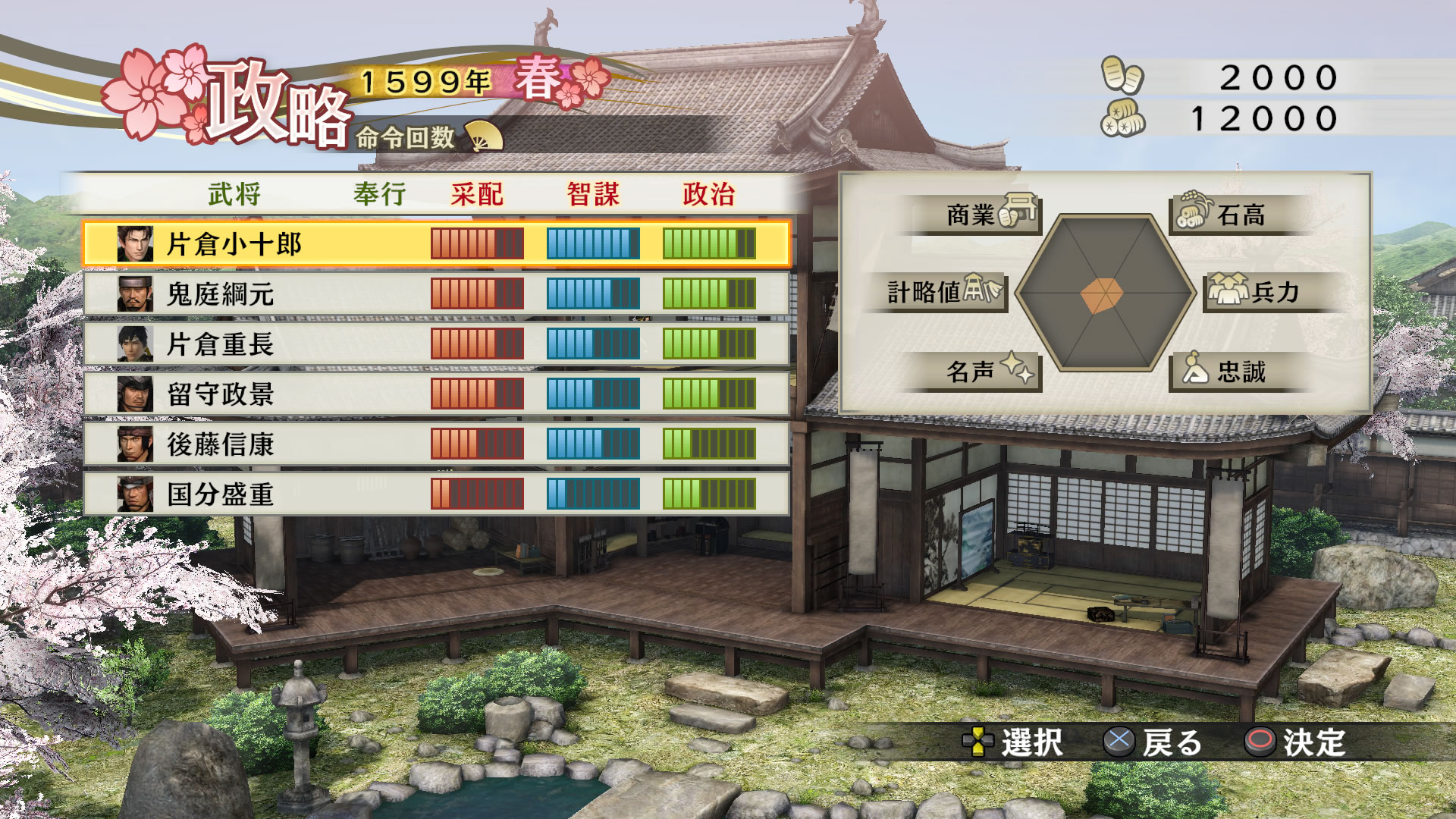Viewport: 1456px width, 819px height.
Task: Click the 智謀 column header
Action: click(593, 194)
